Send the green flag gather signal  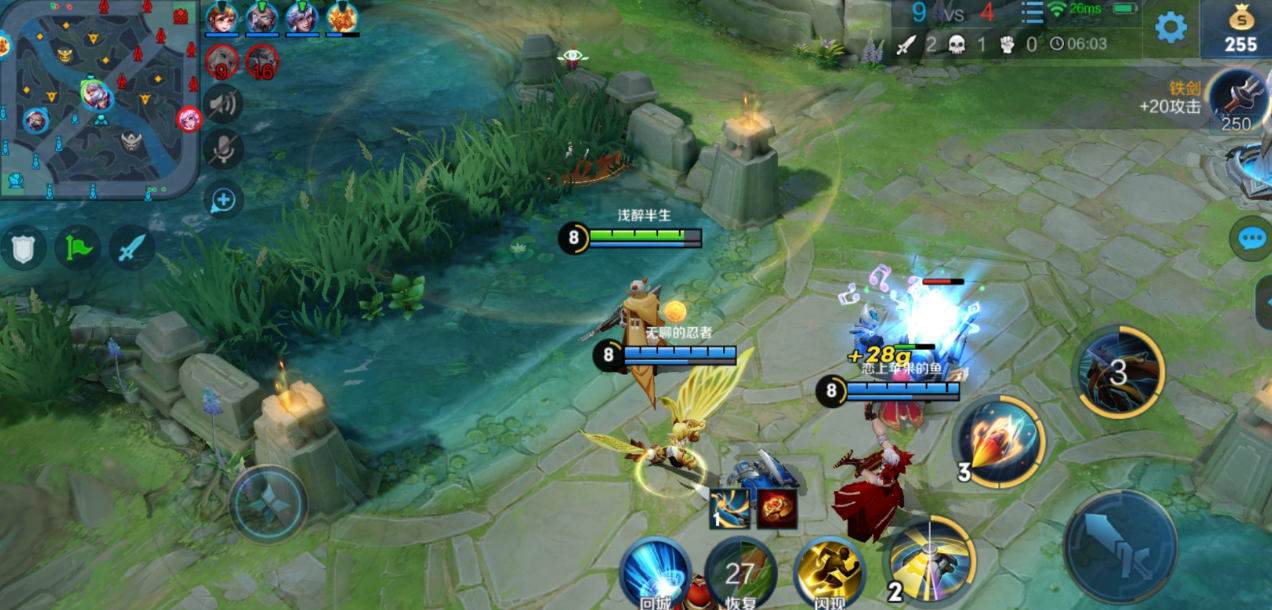pyautogui.click(x=77, y=247)
